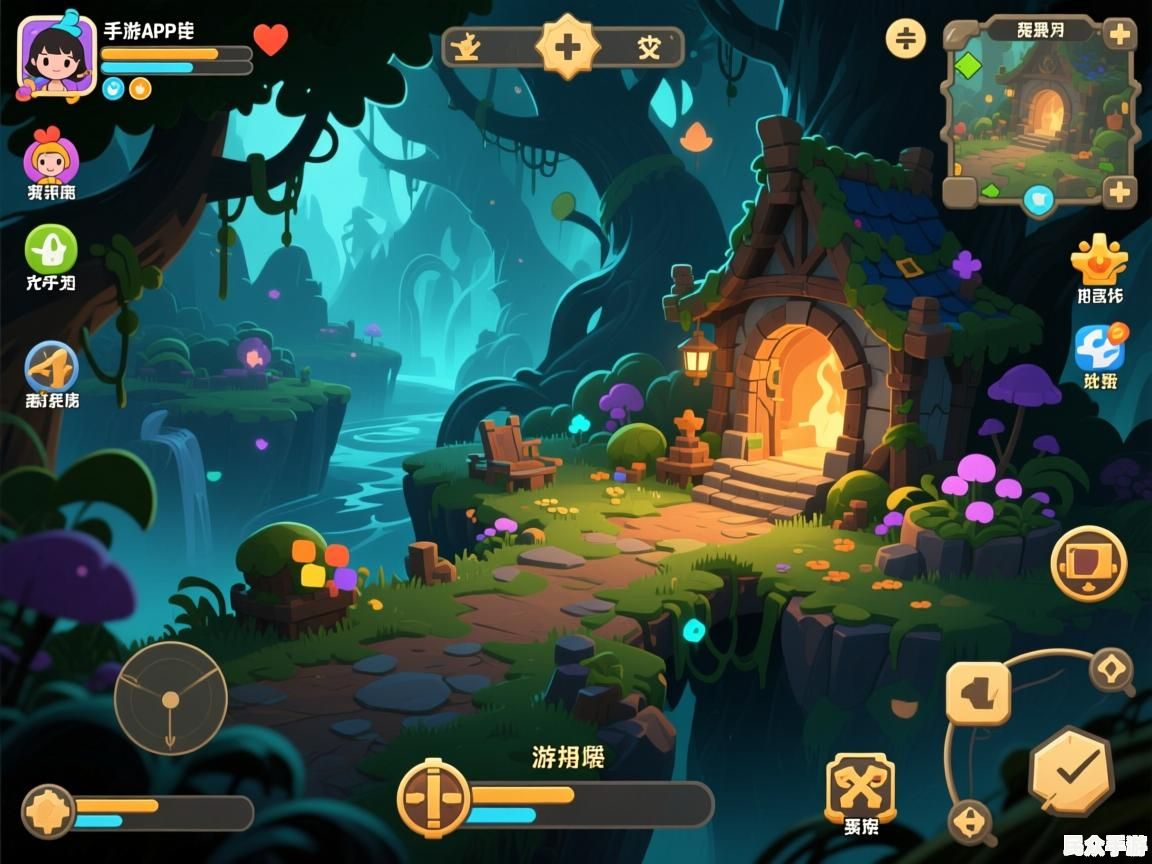
Task: Click the minimap's bottom-right plus button
Action: tap(1118, 191)
